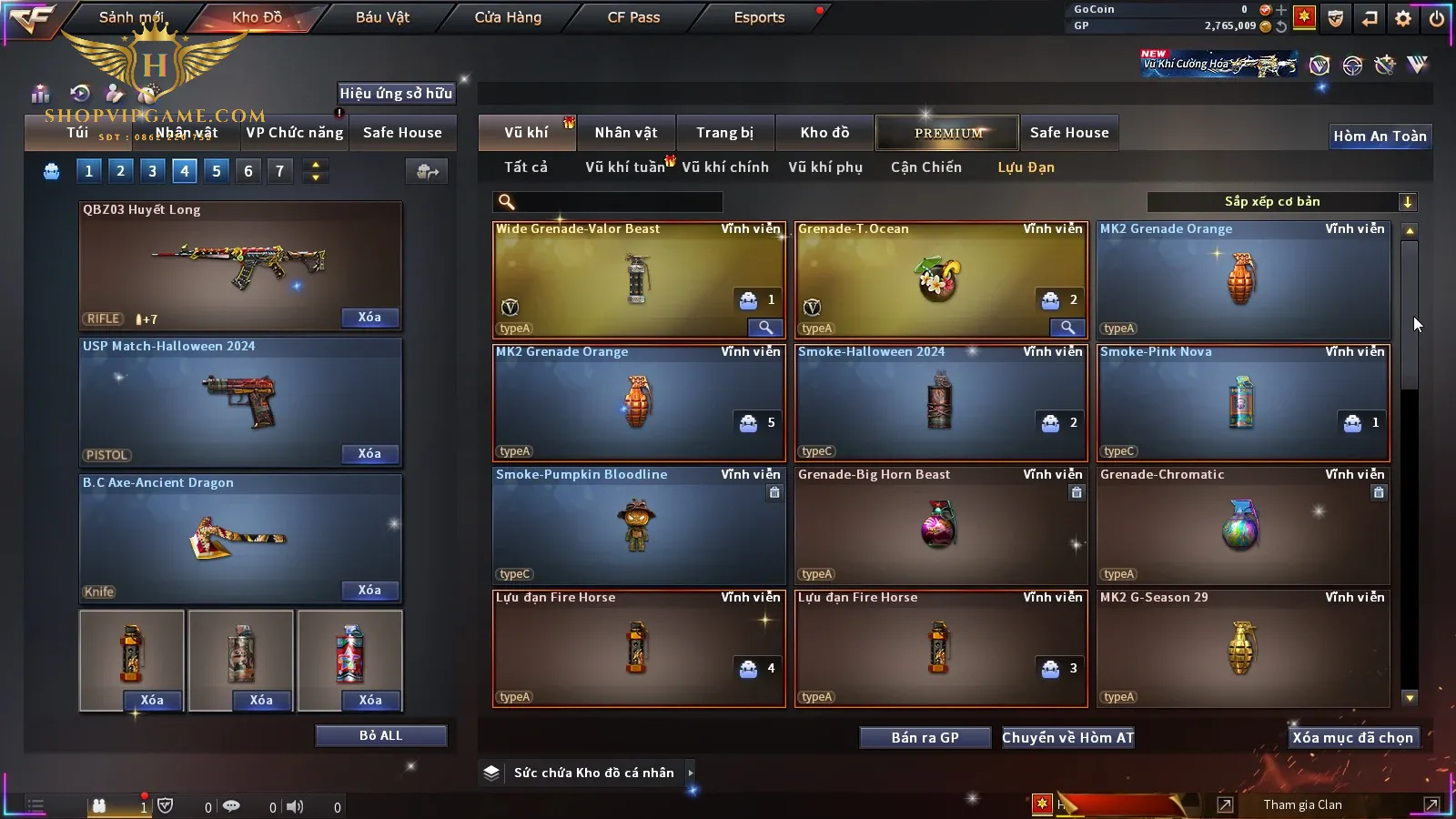Viewport: 1456px width, 819px height.
Task: Select the PREMIUM tab
Action: pyautogui.click(x=947, y=133)
